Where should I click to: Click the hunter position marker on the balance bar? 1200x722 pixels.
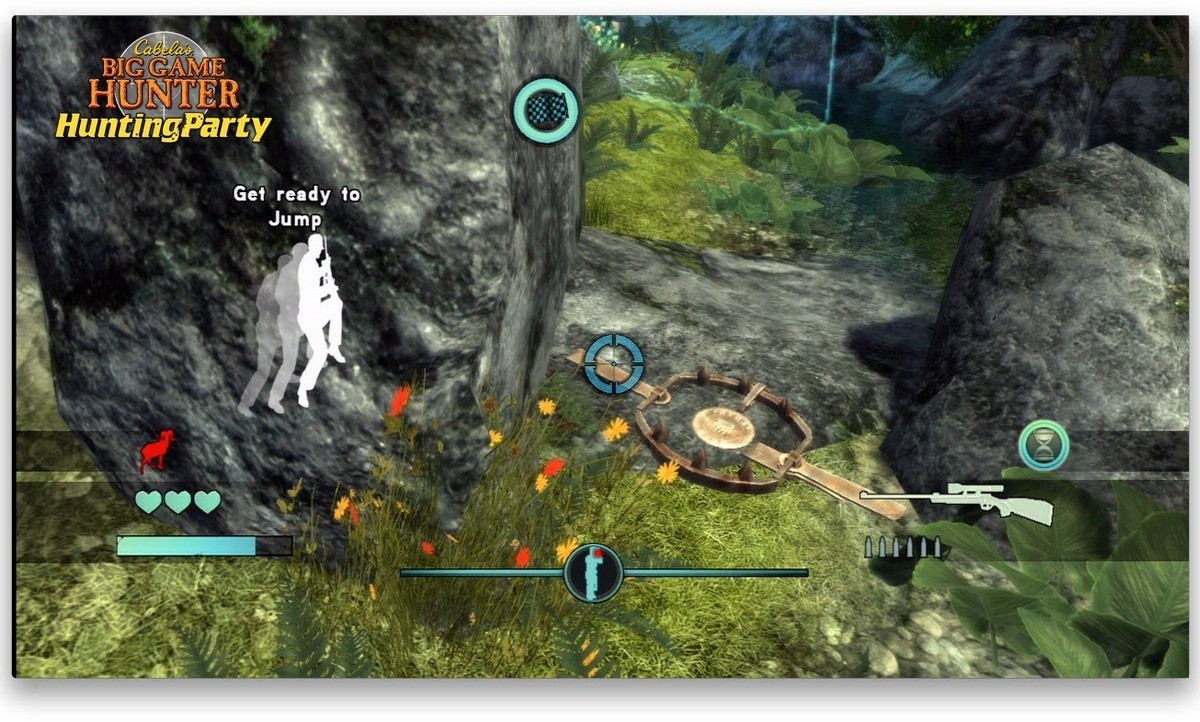pyautogui.click(x=593, y=573)
